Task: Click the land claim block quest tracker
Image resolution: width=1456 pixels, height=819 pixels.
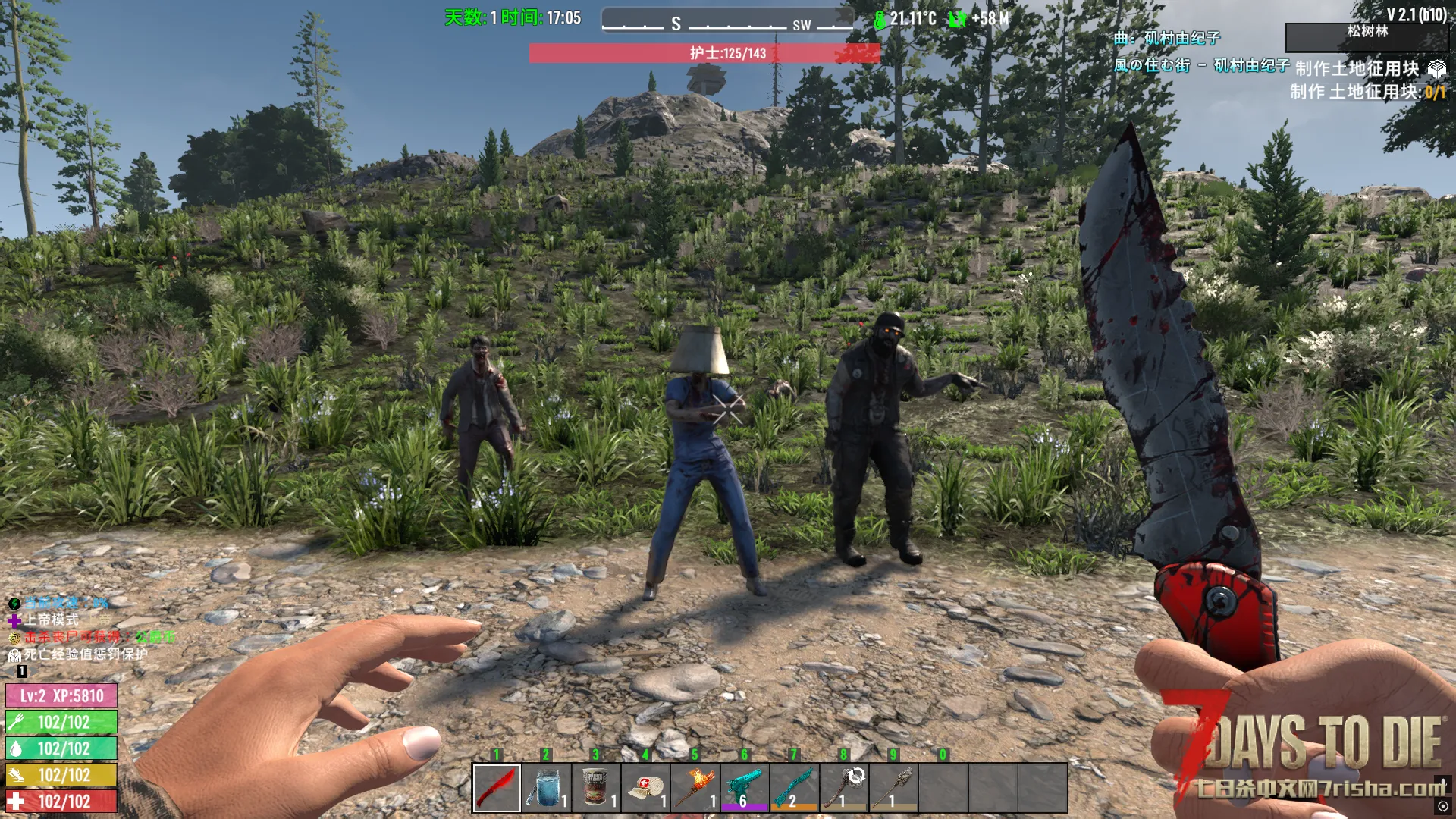Action: point(1357,69)
